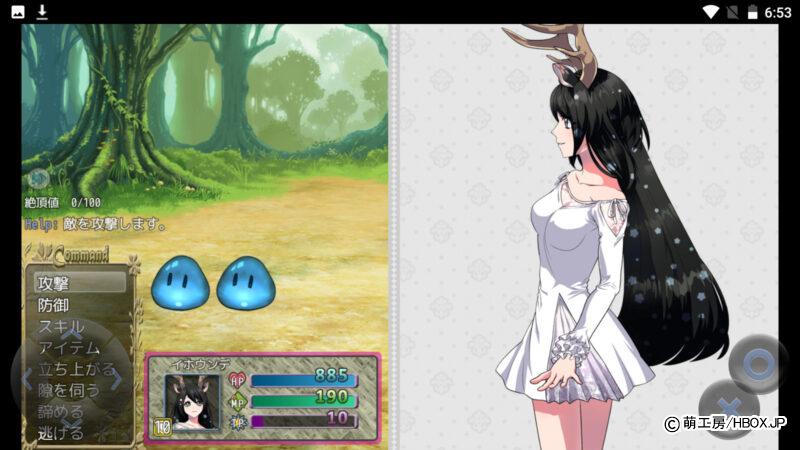Choose the 隙を伺う command

tap(69, 390)
